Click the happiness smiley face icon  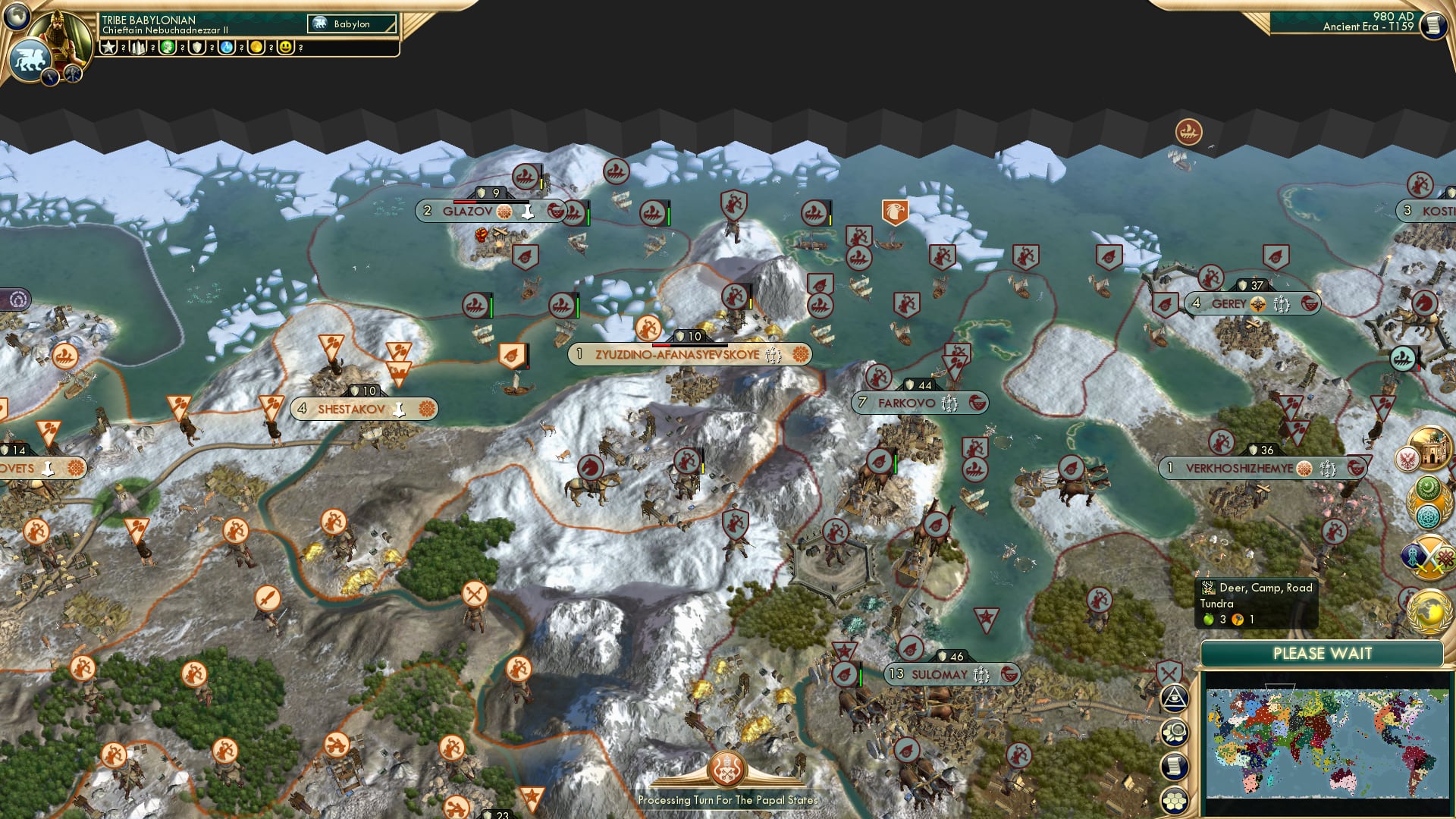286,48
